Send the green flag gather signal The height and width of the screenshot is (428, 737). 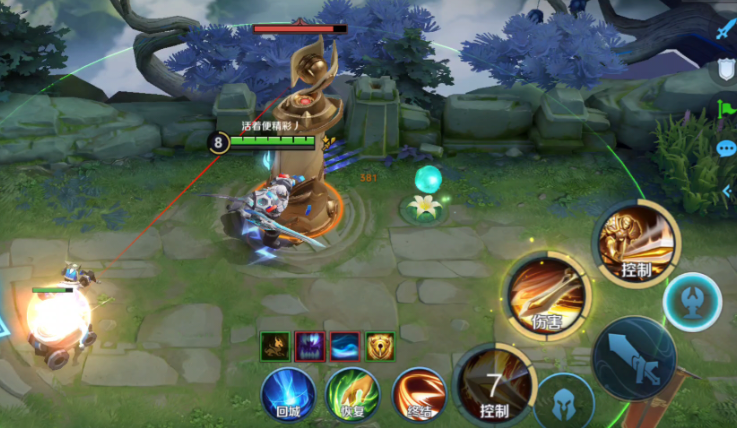pos(725,108)
